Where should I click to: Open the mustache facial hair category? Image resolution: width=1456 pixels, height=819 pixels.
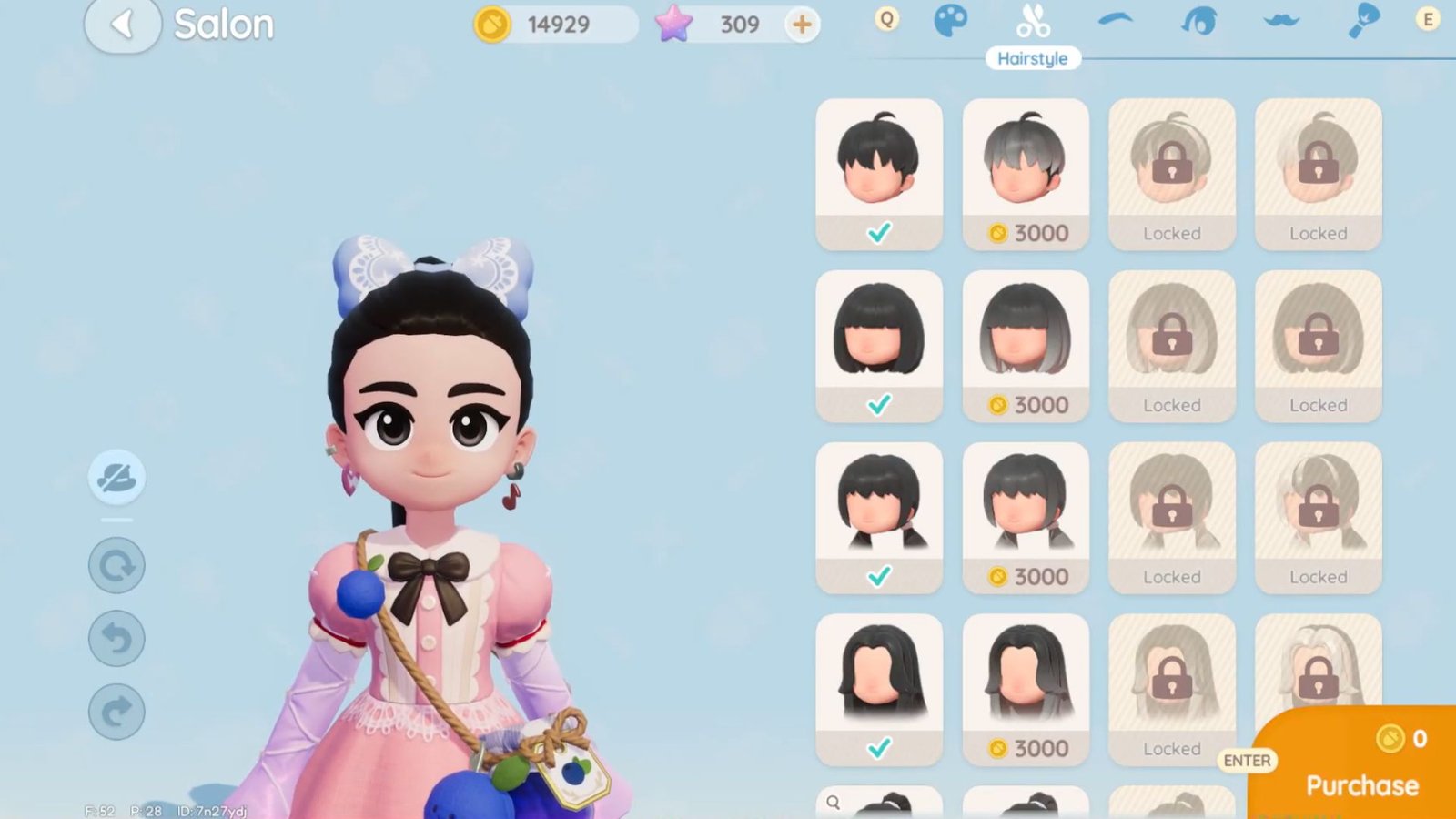[1280, 20]
